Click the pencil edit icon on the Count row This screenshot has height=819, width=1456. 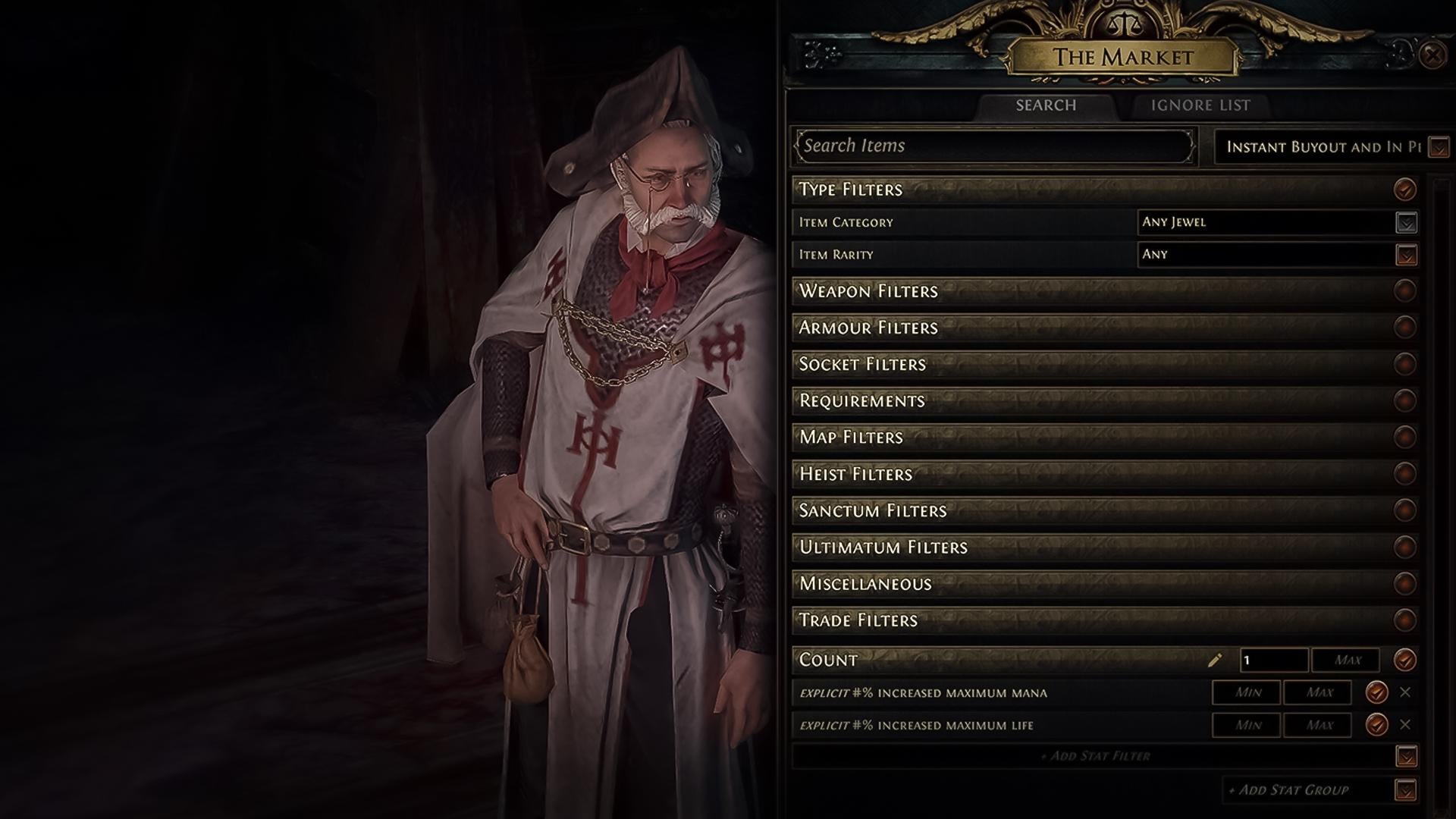click(x=1214, y=660)
